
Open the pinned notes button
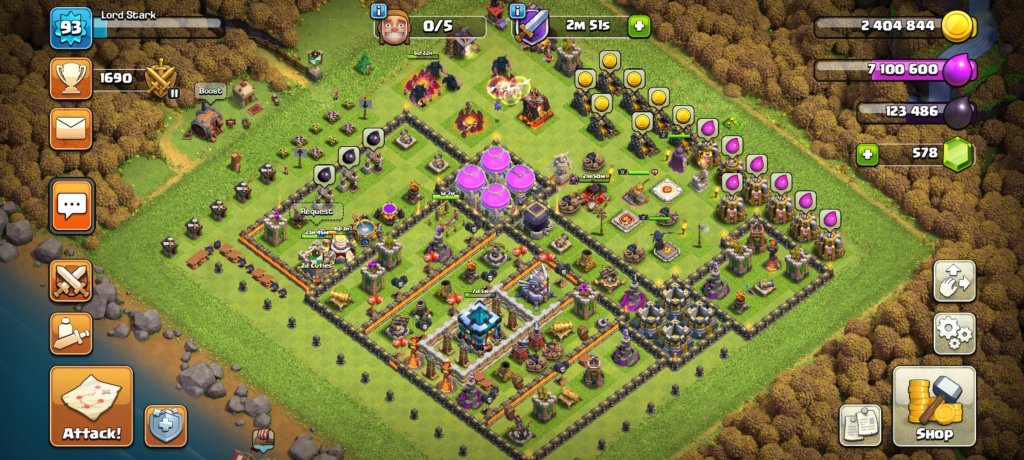point(860,424)
